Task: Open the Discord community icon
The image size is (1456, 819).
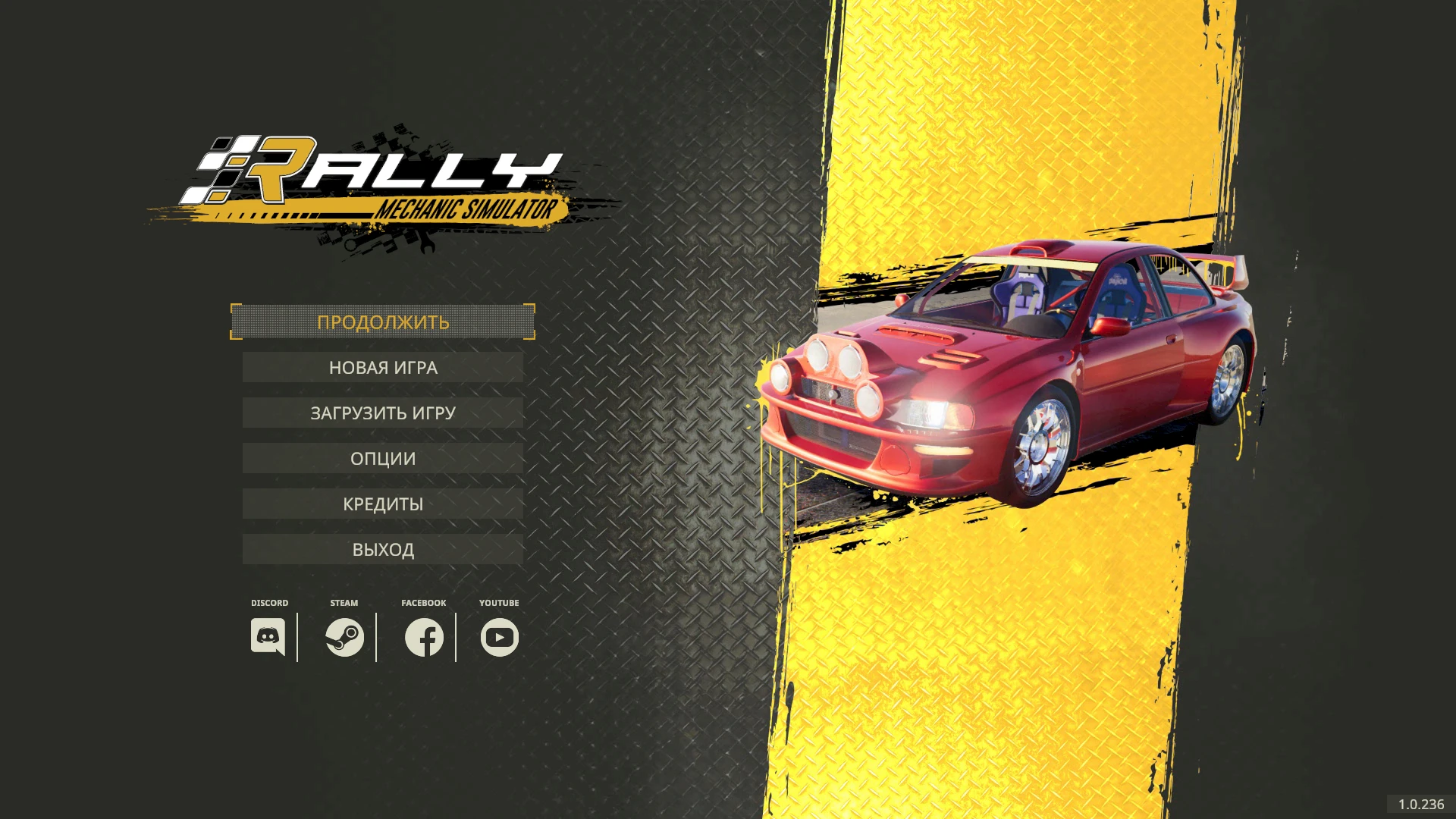Action: pos(269,638)
